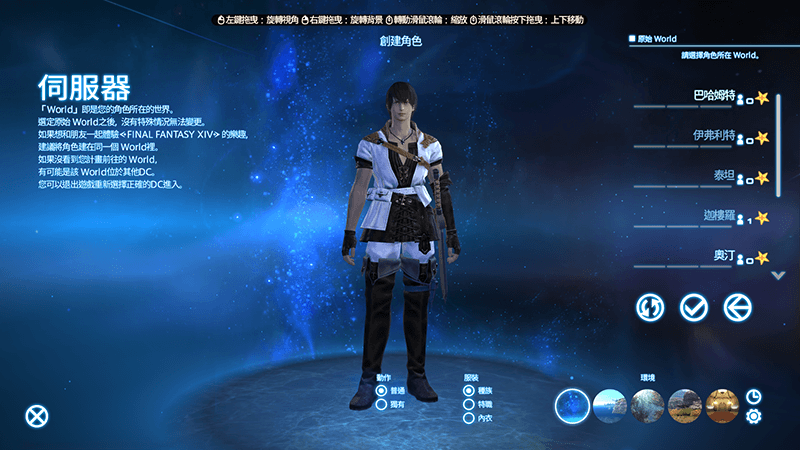The width and height of the screenshot is (800, 450).
Task: Pick the golden interior hall environment thumbnail
Action: tap(722, 406)
